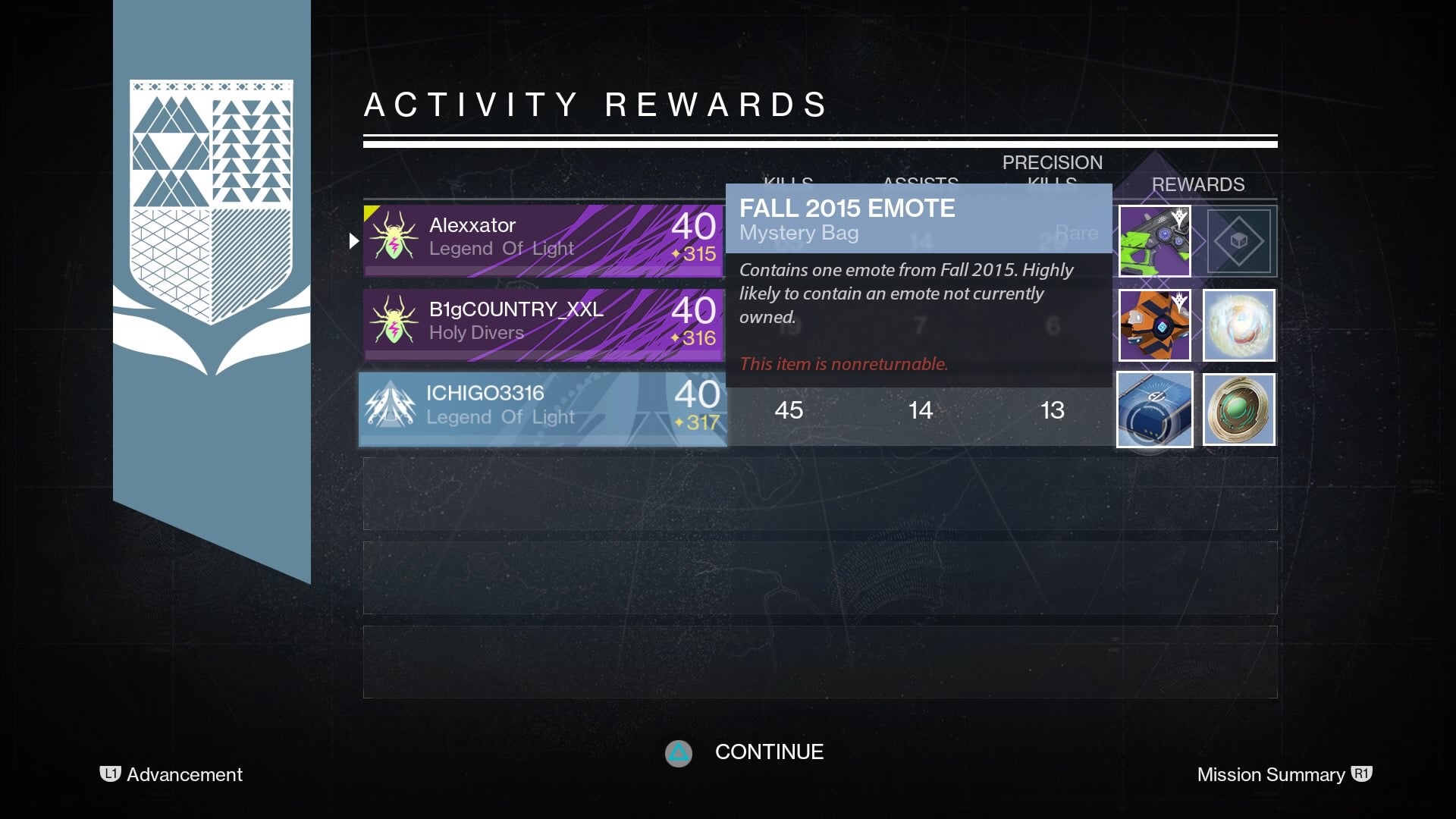Screen dimensions: 1456x819
Task: Click the ASSISTS column header
Action: click(x=919, y=183)
